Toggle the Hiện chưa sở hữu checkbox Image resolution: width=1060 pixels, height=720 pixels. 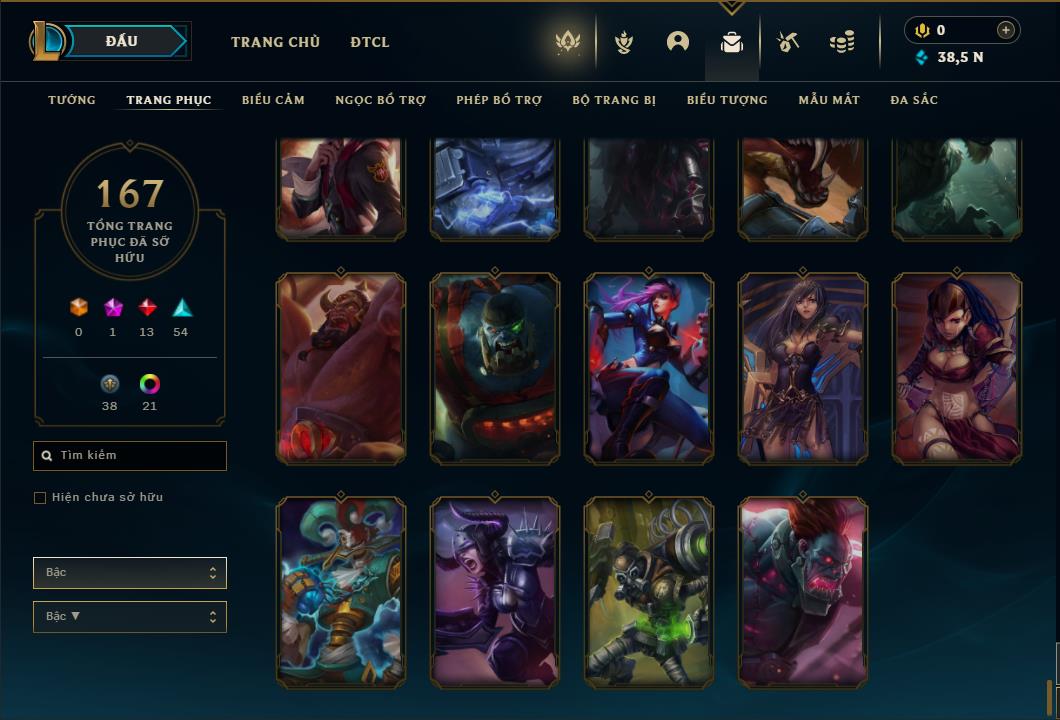40,498
